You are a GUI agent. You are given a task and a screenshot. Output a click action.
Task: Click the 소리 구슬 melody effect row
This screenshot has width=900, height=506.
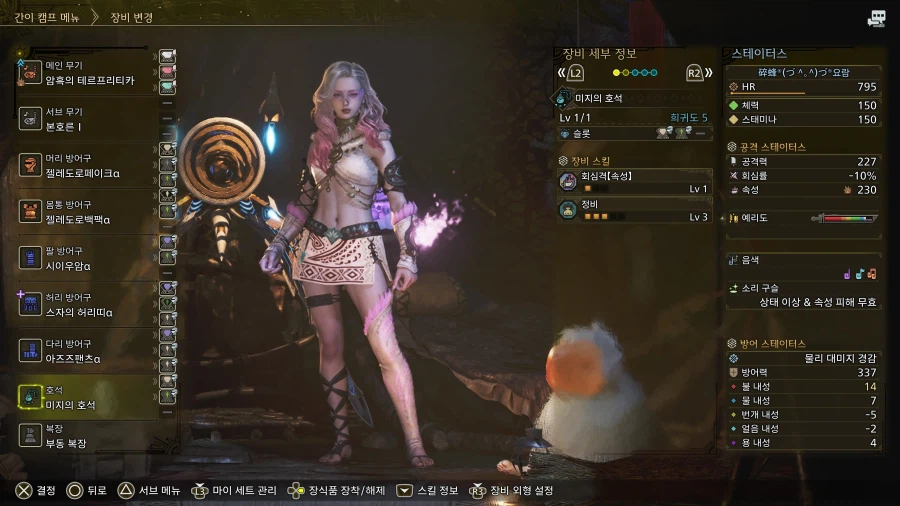[804, 294]
